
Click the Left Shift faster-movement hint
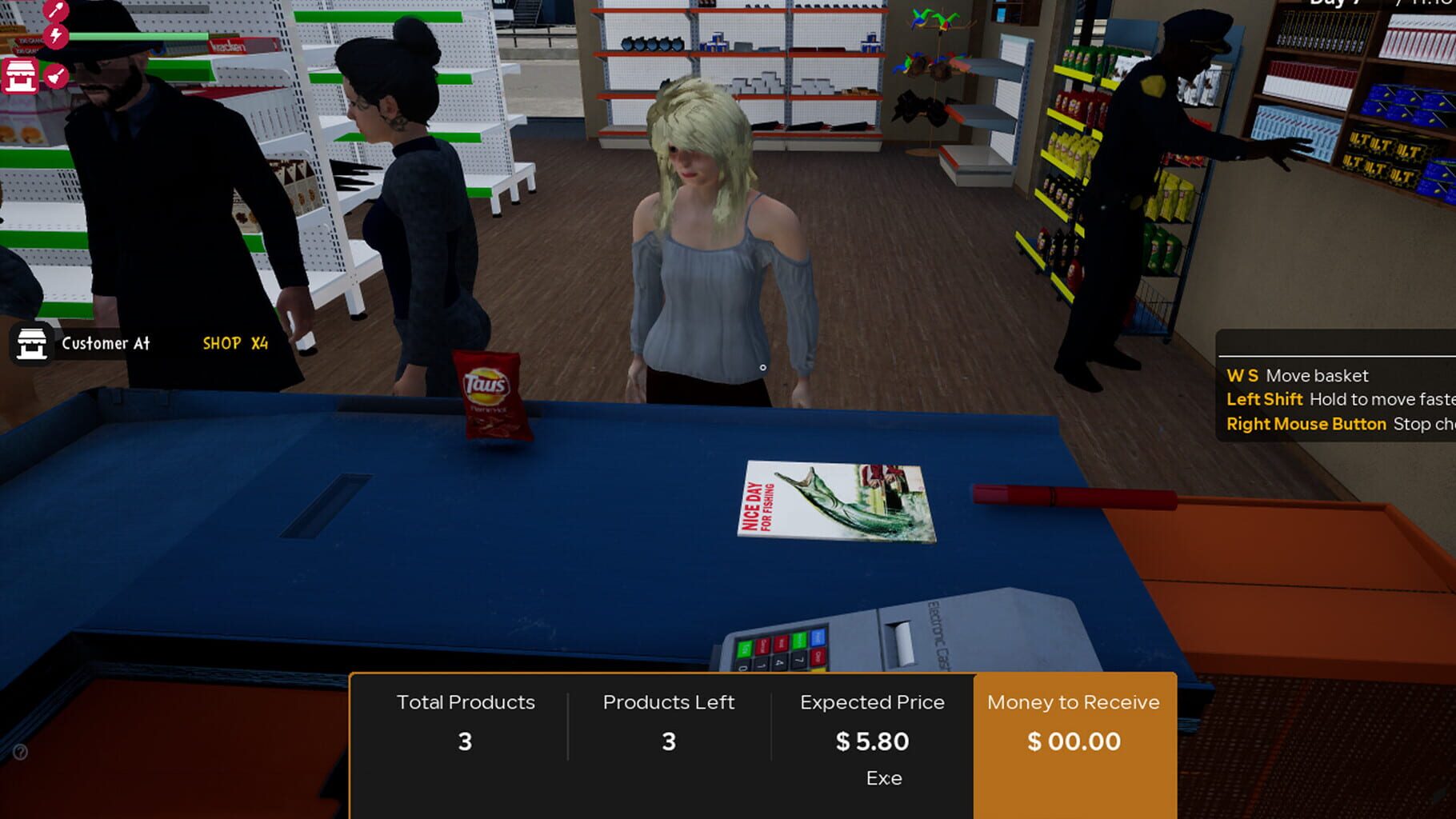(x=1264, y=398)
